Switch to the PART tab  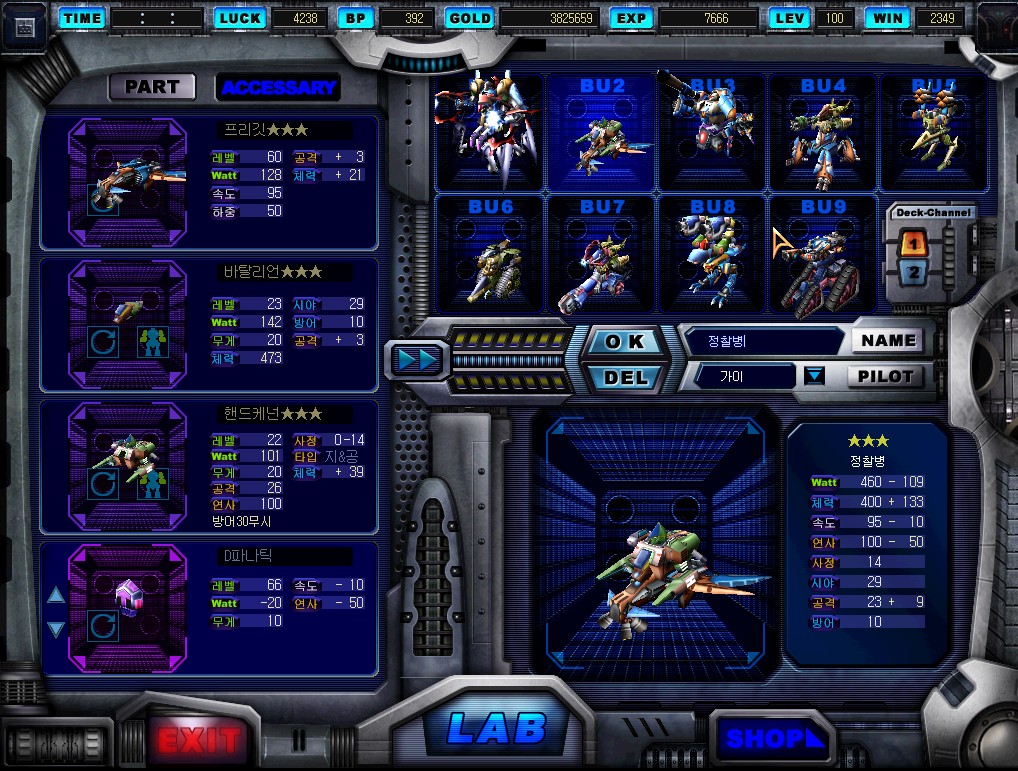point(152,87)
